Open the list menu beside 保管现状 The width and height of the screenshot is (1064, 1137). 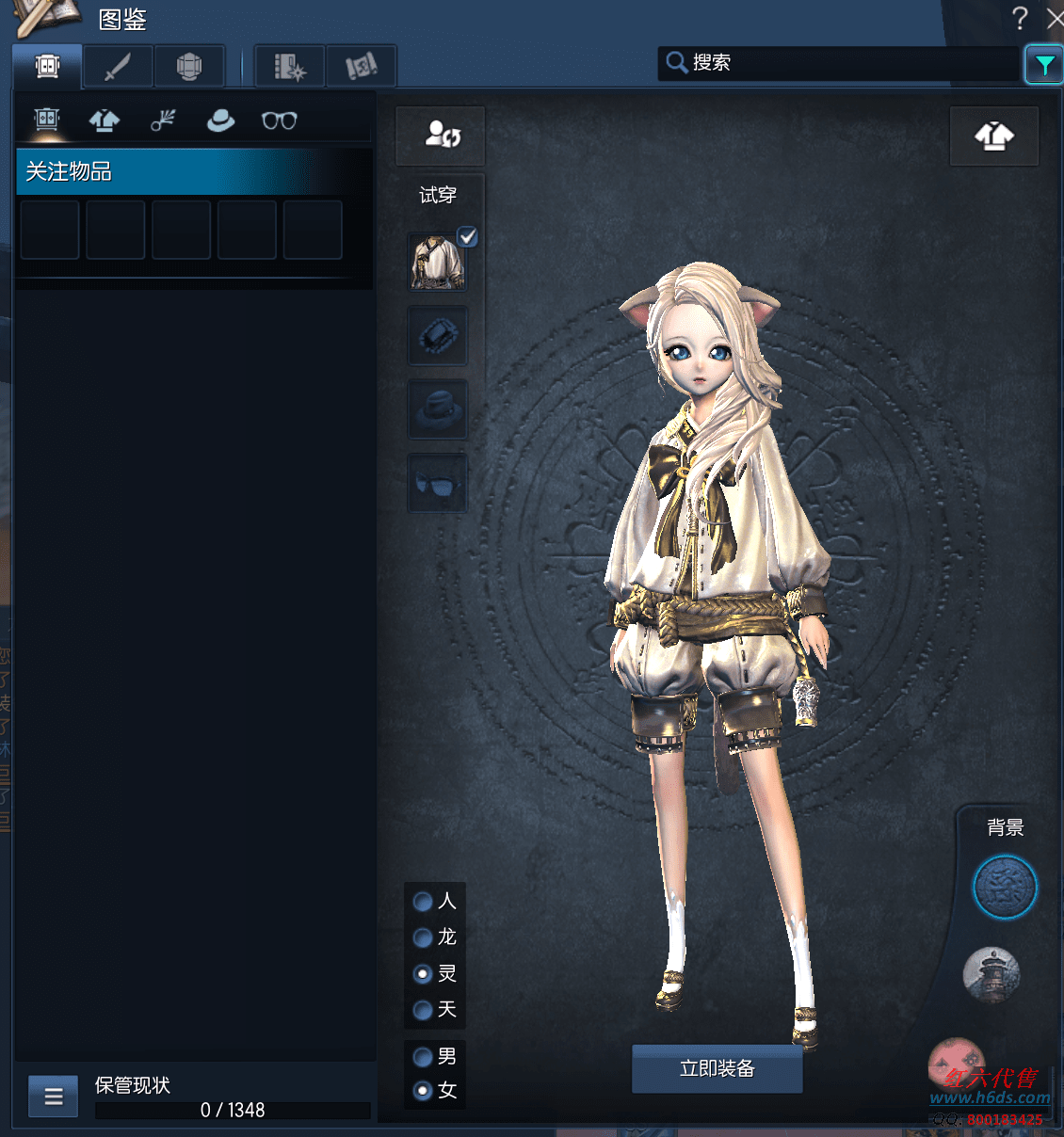[54, 1097]
